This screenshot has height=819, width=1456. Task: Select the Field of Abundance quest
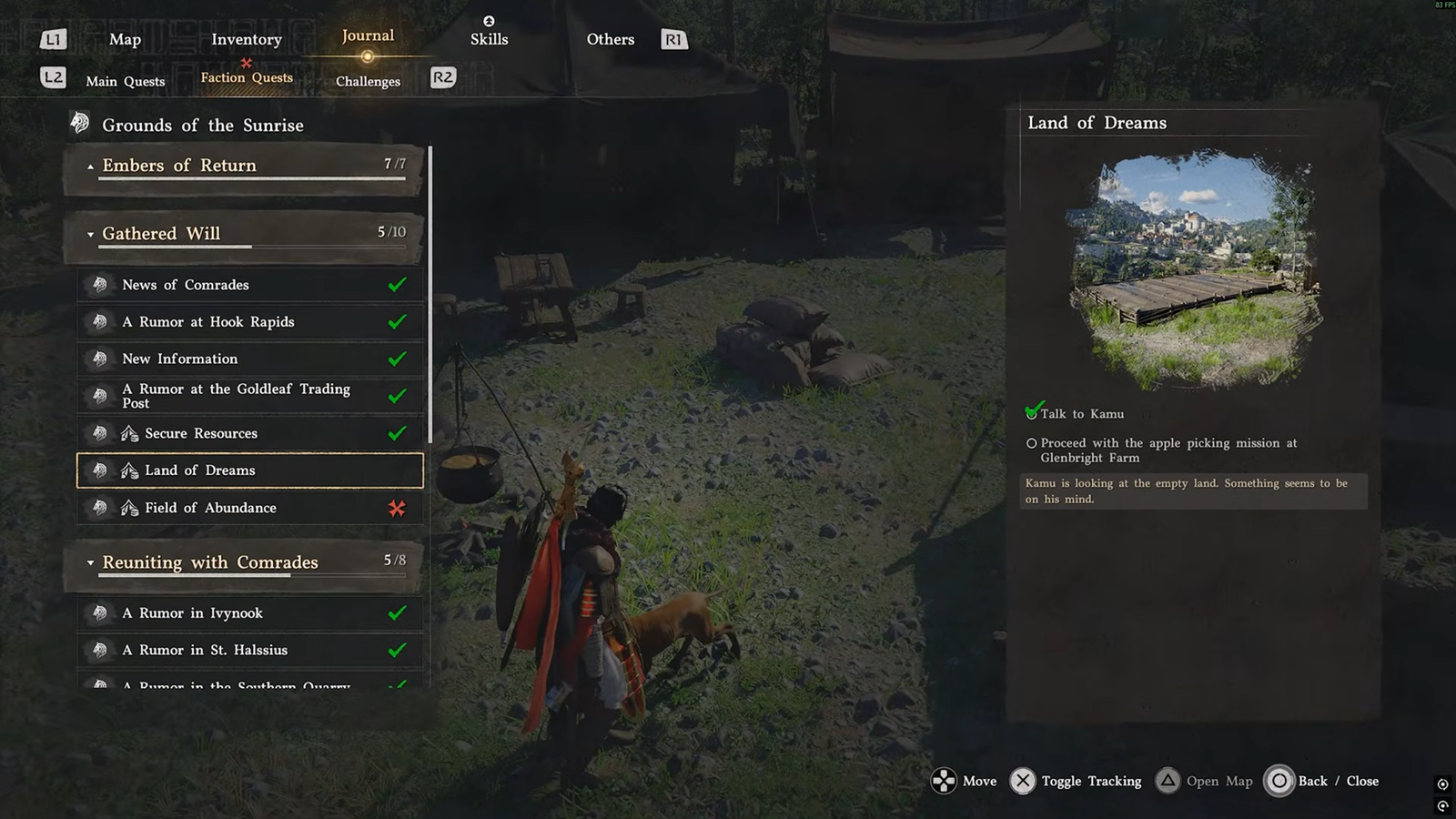[x=249, y=508]
